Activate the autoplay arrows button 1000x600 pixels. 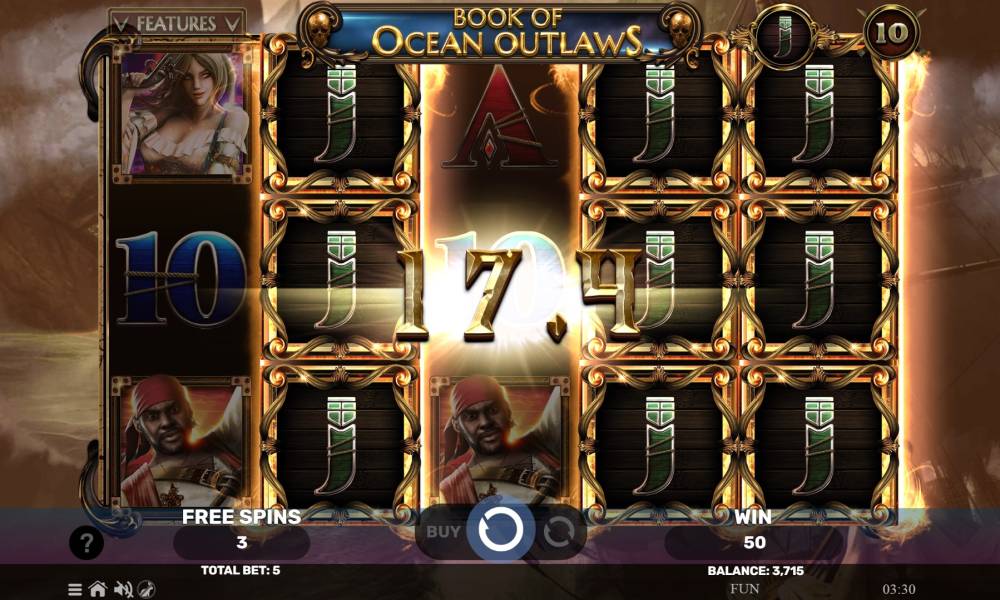(556, 531)
